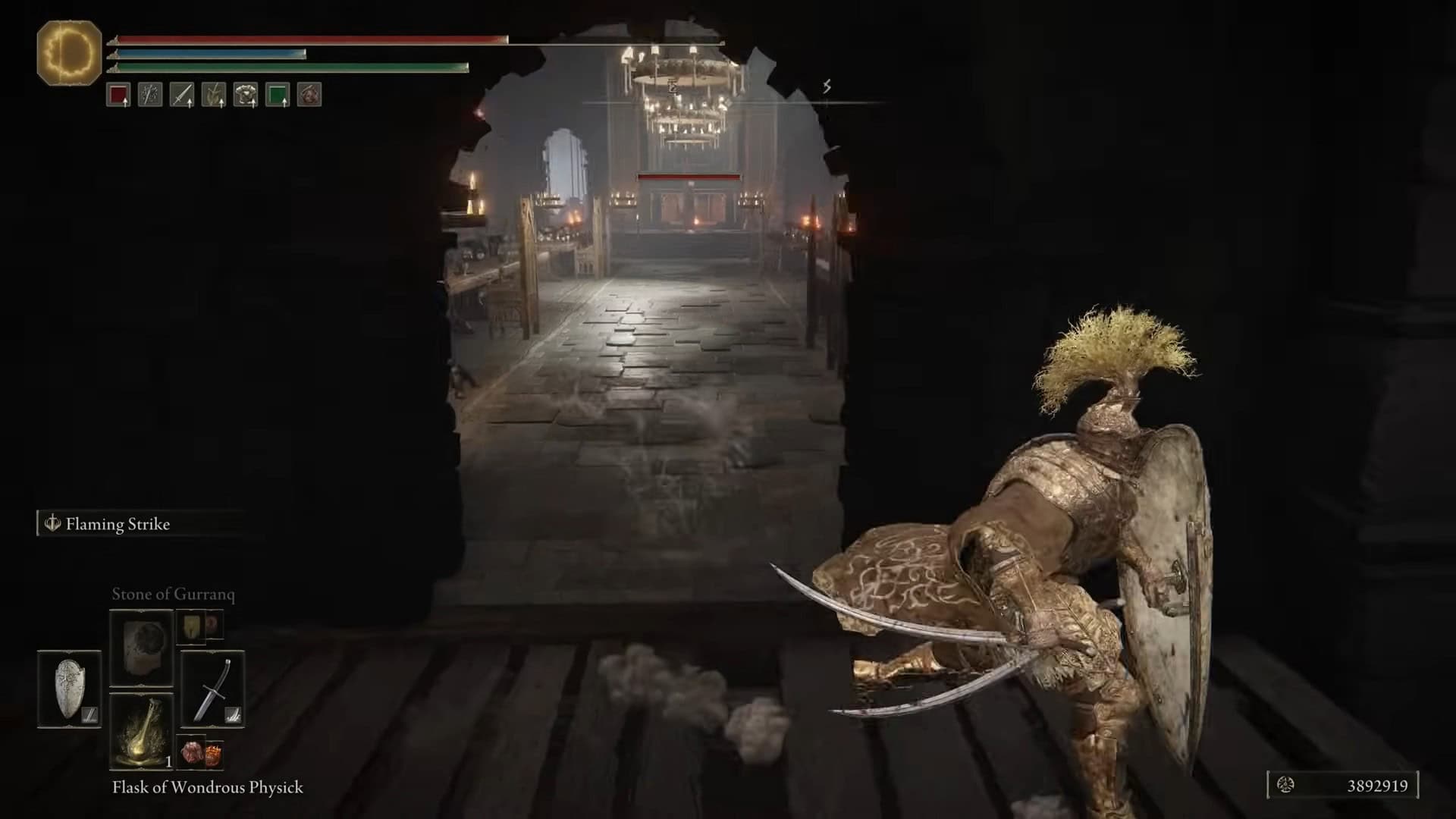This screenshot has width=1456, height=819.
Task: Toggle the face-shaped status effect icon
Action: 309,95
